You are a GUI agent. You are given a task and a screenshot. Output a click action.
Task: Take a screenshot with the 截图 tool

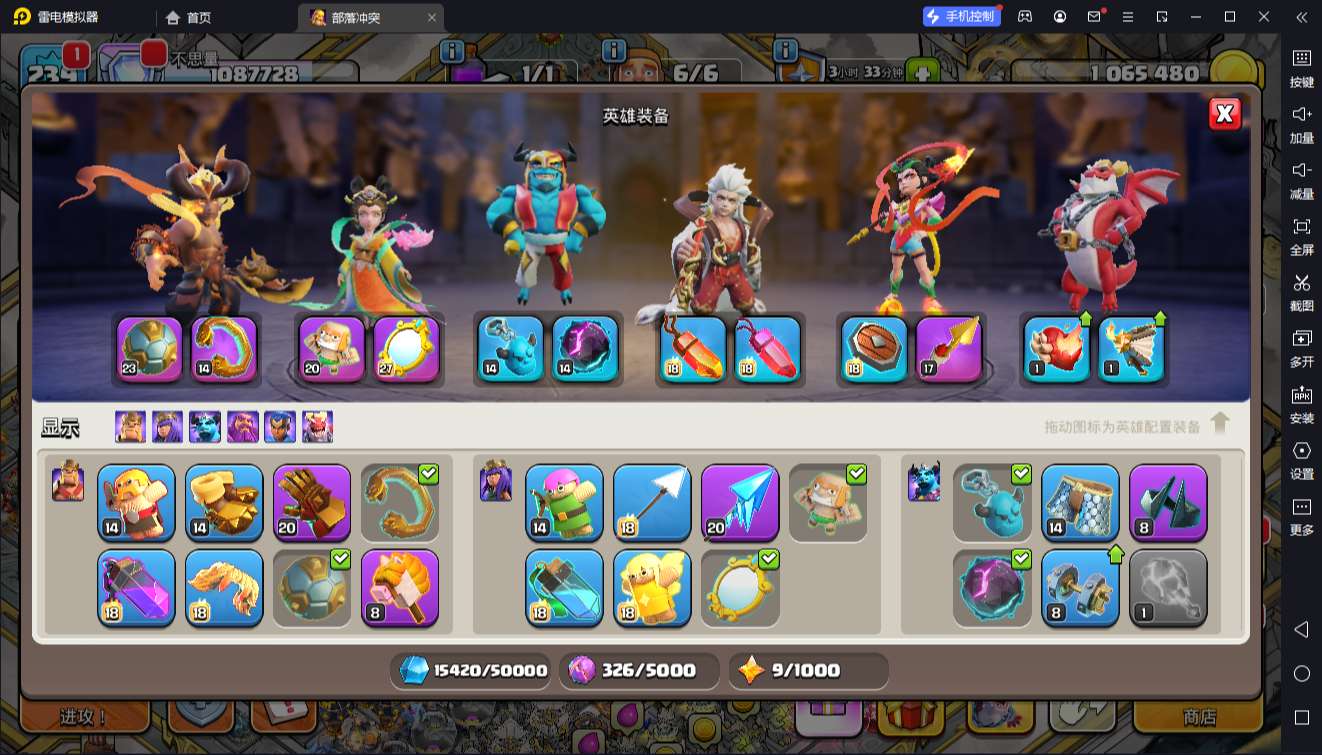coord(1301,292)
